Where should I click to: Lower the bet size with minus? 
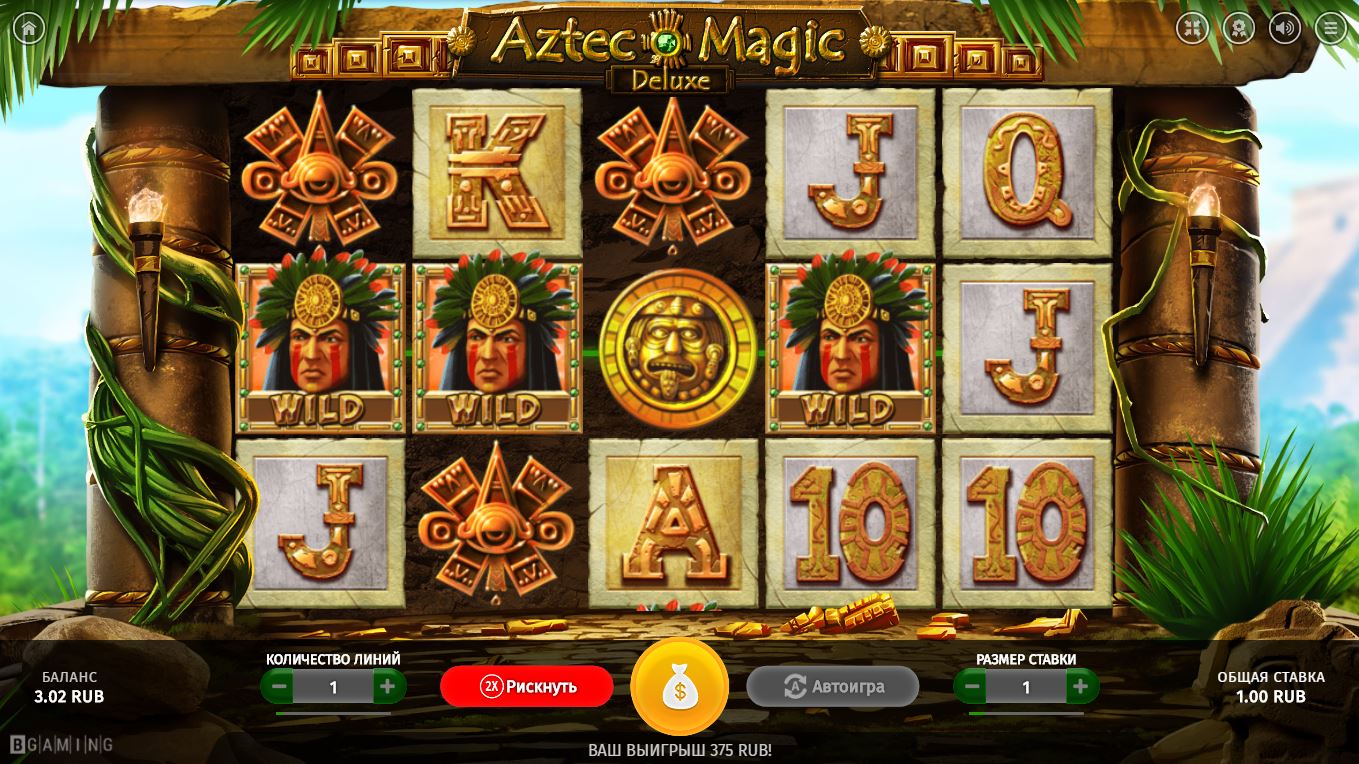(971, 687)
